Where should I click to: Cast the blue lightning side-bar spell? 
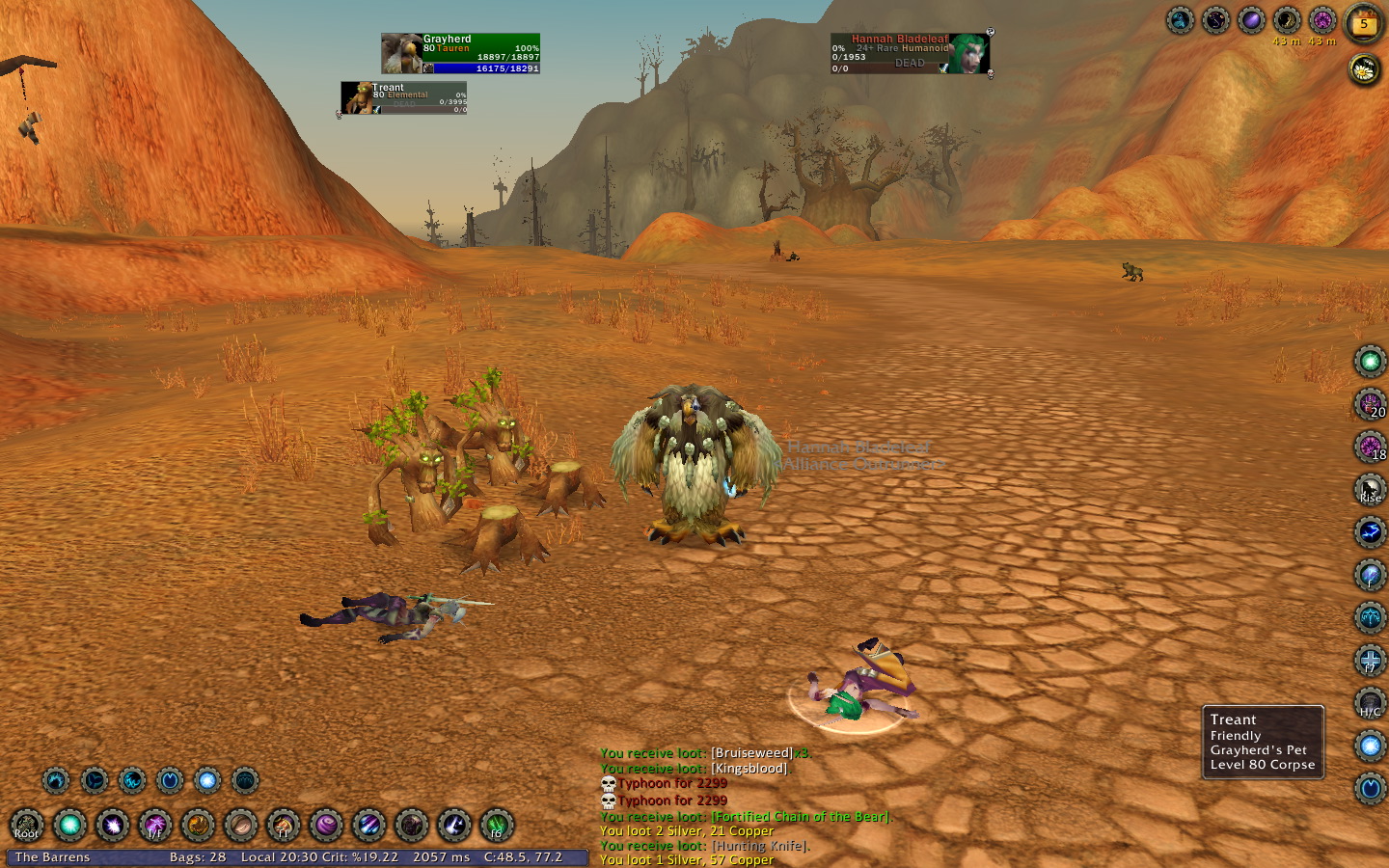(1370, 532)
